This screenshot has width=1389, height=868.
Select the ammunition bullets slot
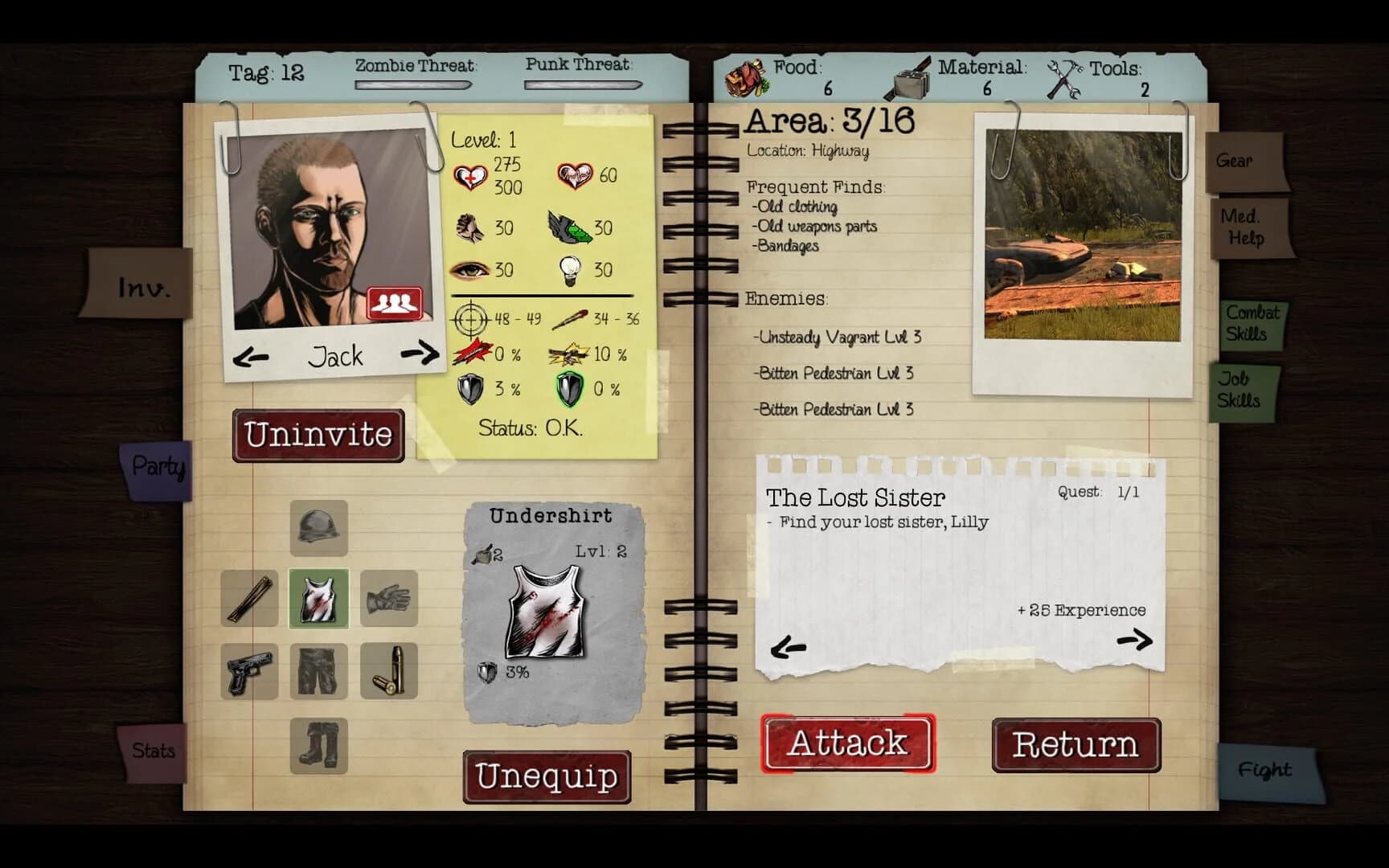point(389,670)
